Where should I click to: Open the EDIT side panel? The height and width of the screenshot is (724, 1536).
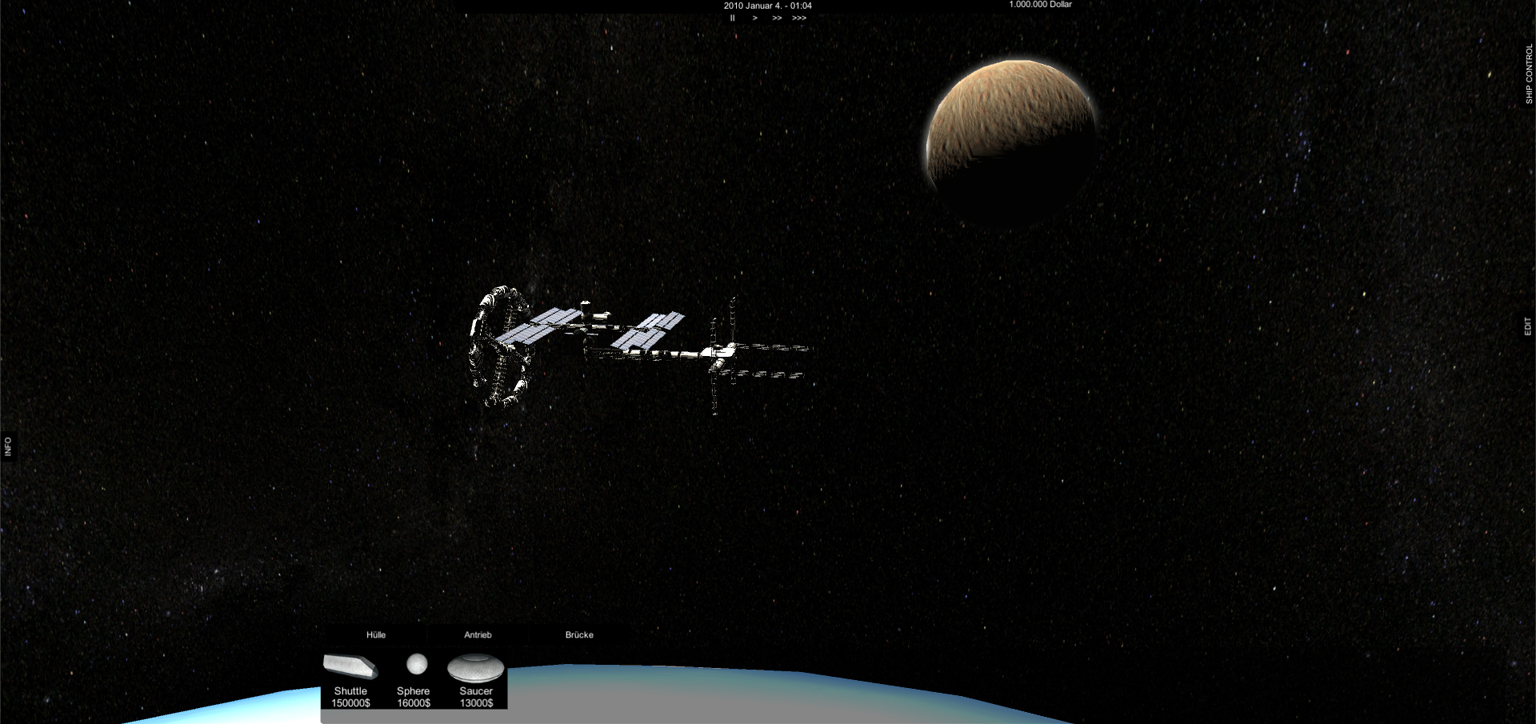pos(1528,326)
